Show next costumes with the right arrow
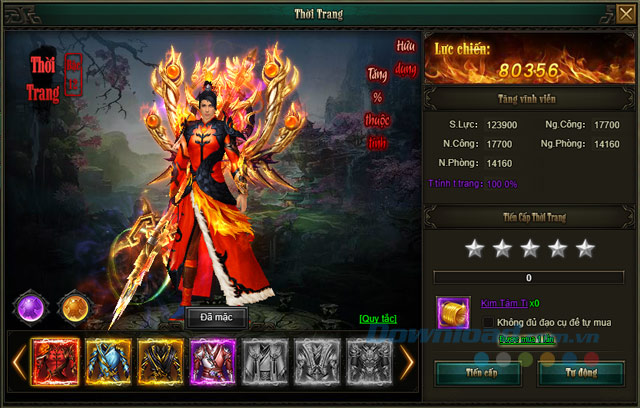This screenshot has height=408, width=640. [406, 363]
